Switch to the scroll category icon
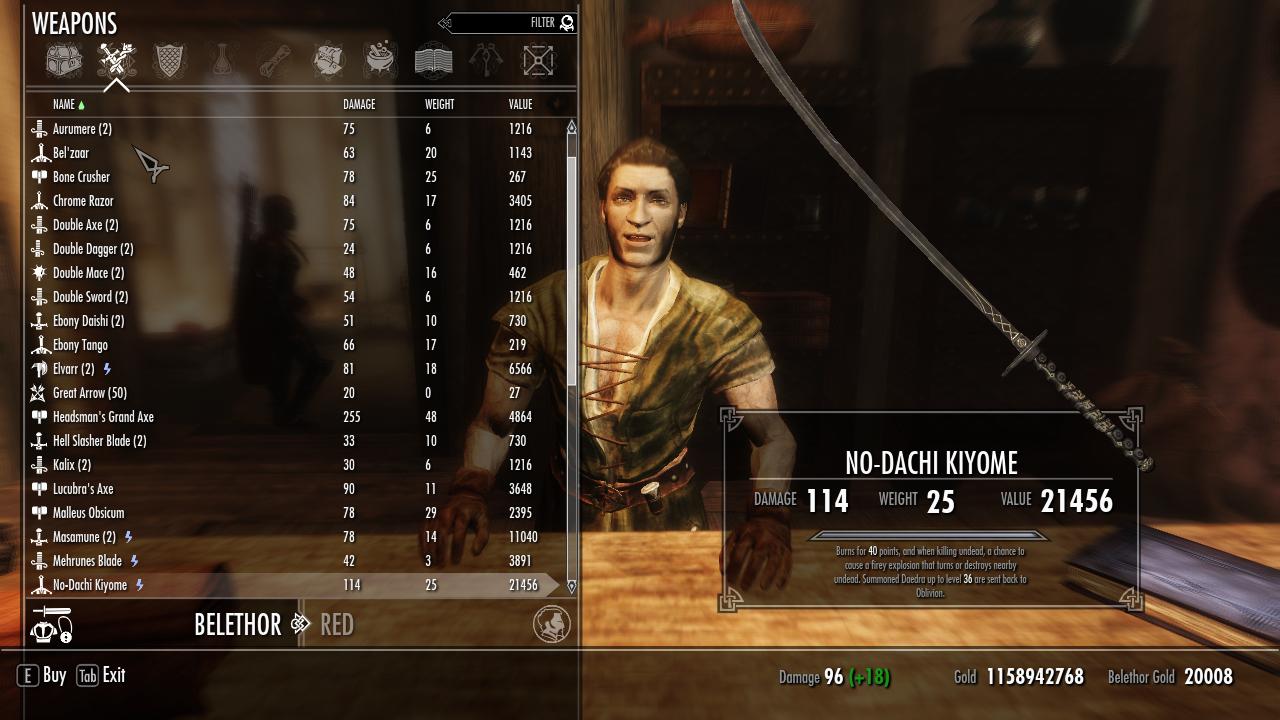The image size is (1280, 720). coord(275,61)
